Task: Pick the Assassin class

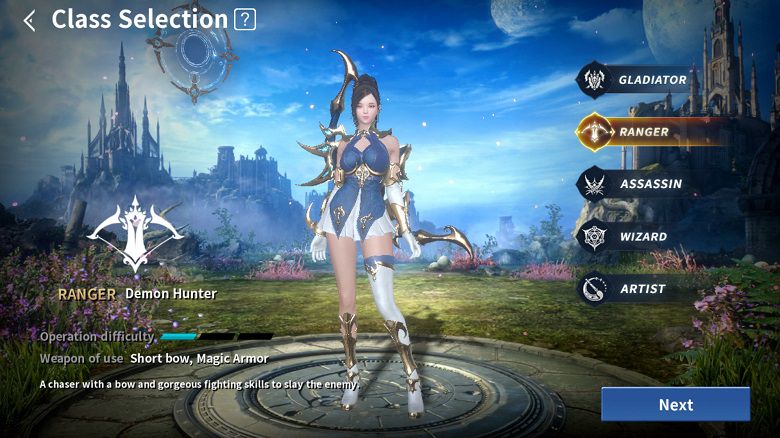Action: [640, 184]
